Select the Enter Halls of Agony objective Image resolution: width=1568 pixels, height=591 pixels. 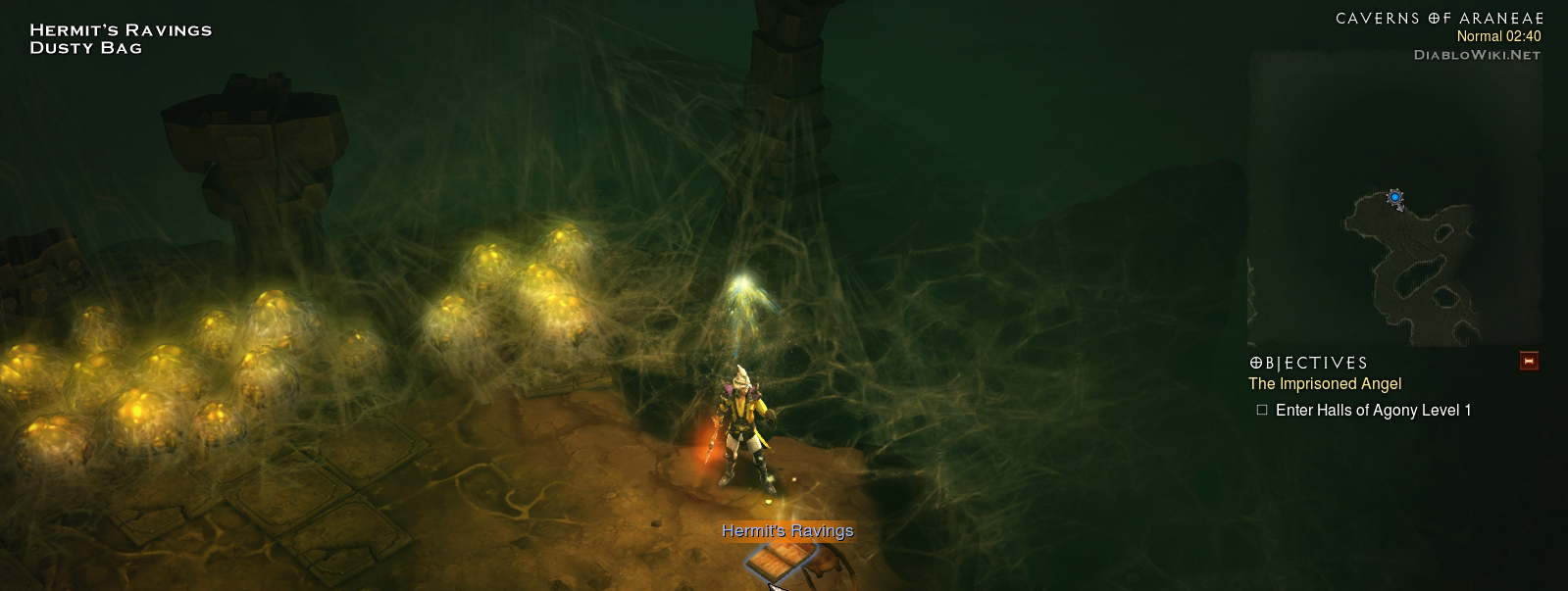point(1372,411)
